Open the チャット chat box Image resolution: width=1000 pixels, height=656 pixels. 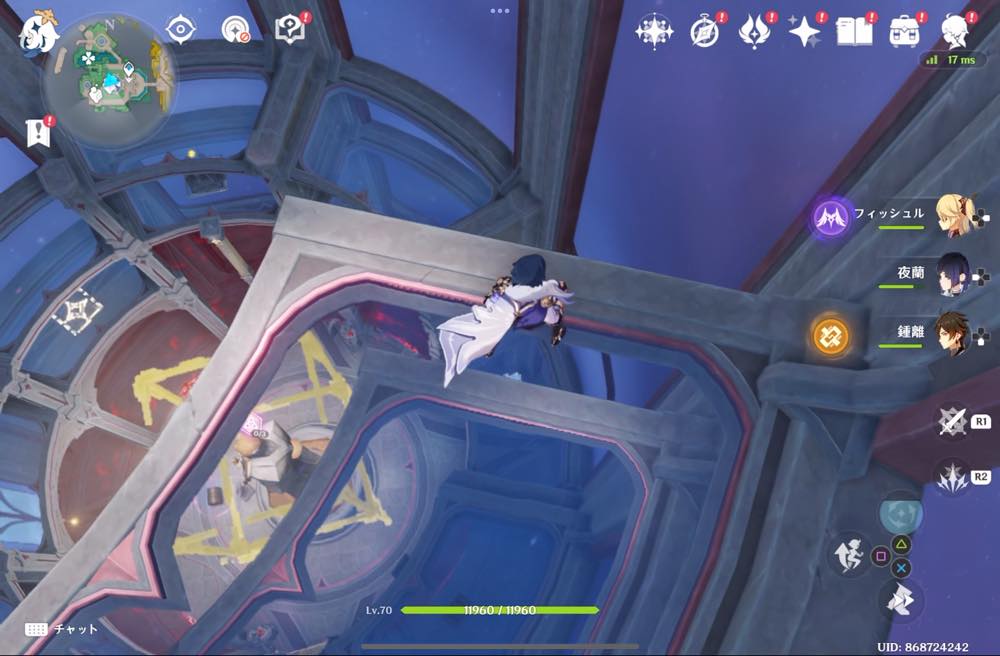pos(62,629)
